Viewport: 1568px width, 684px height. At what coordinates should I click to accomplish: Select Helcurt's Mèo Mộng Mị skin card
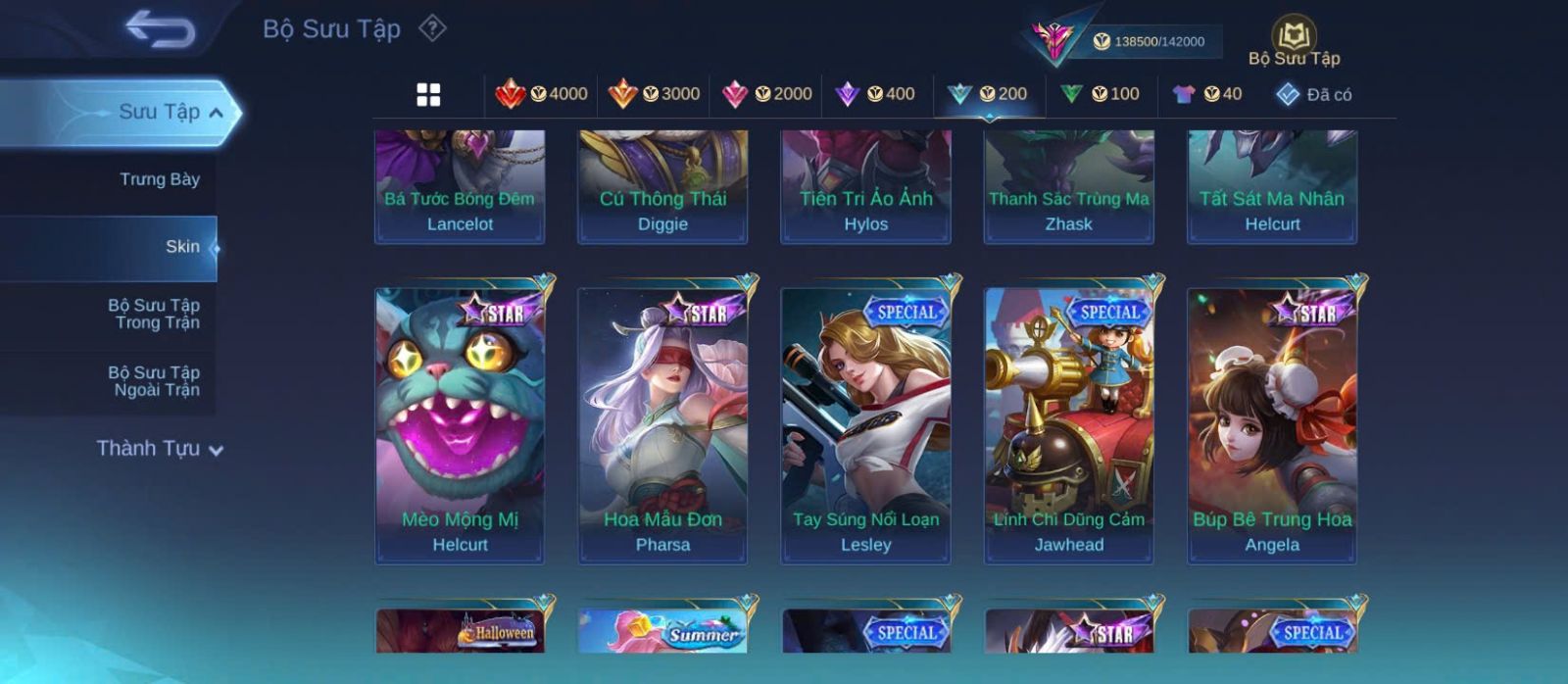tap(460, 424)
